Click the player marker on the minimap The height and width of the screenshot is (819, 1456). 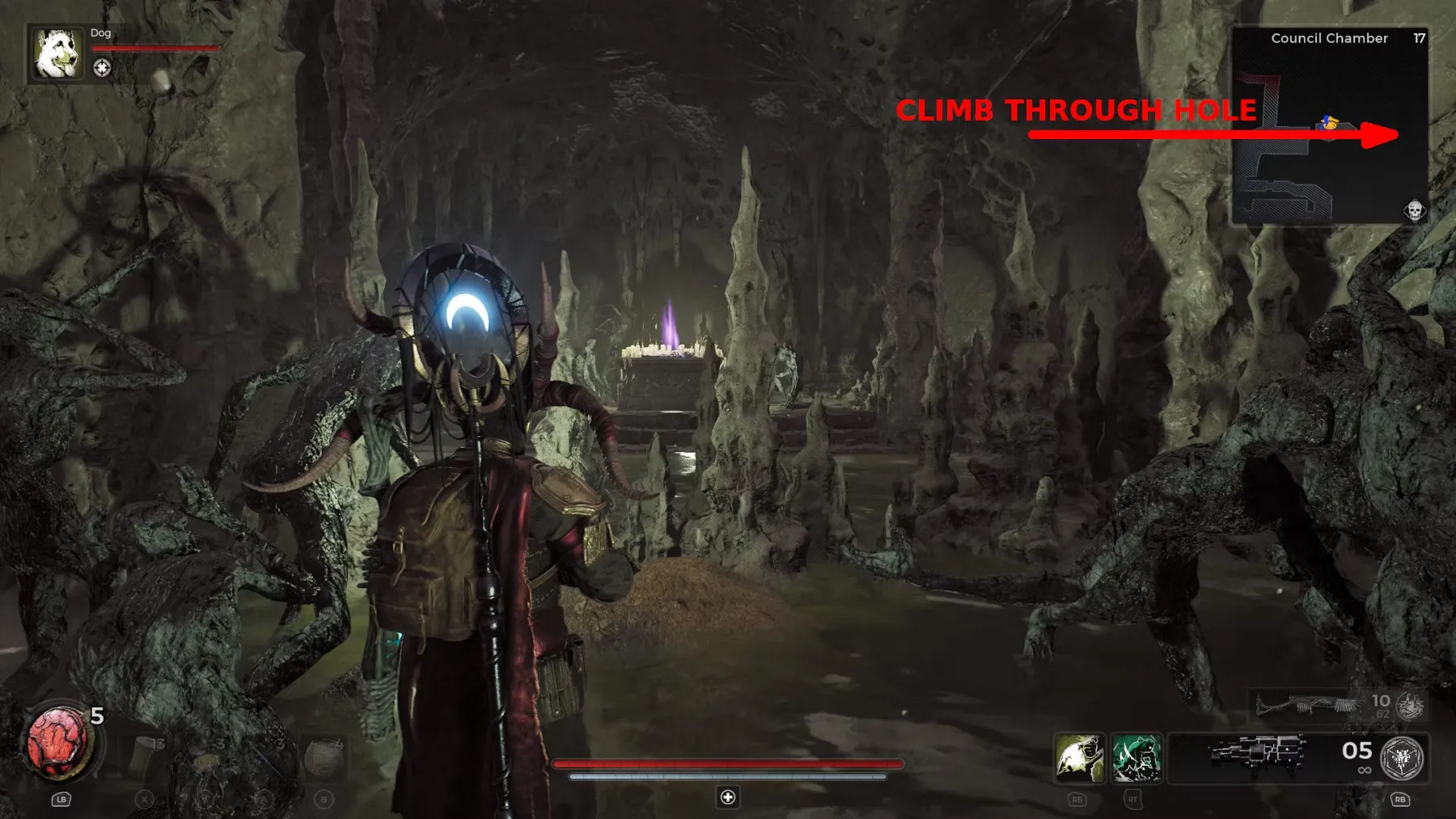click(x=1328, y=124)
